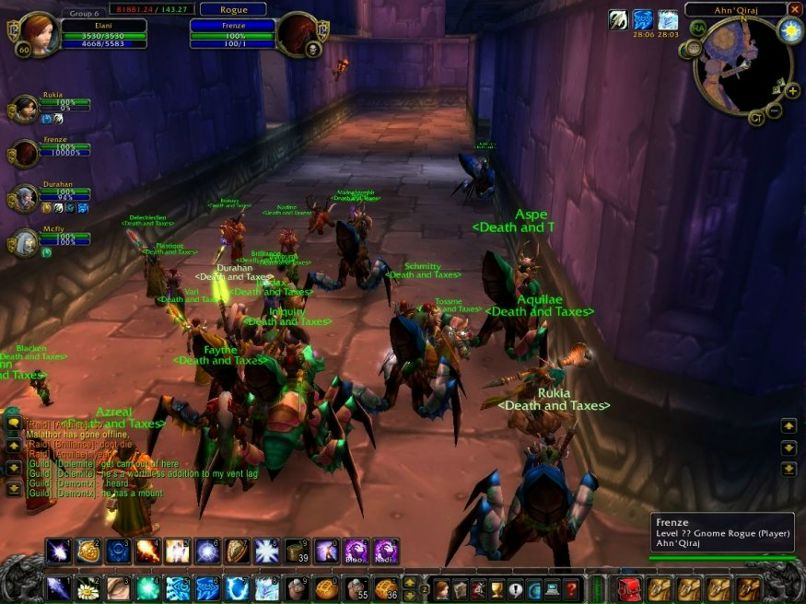The width and height of the screenshot is (806, 604).
Task: Click the frost buff icon timed 28:03
Action: (667, 20)
